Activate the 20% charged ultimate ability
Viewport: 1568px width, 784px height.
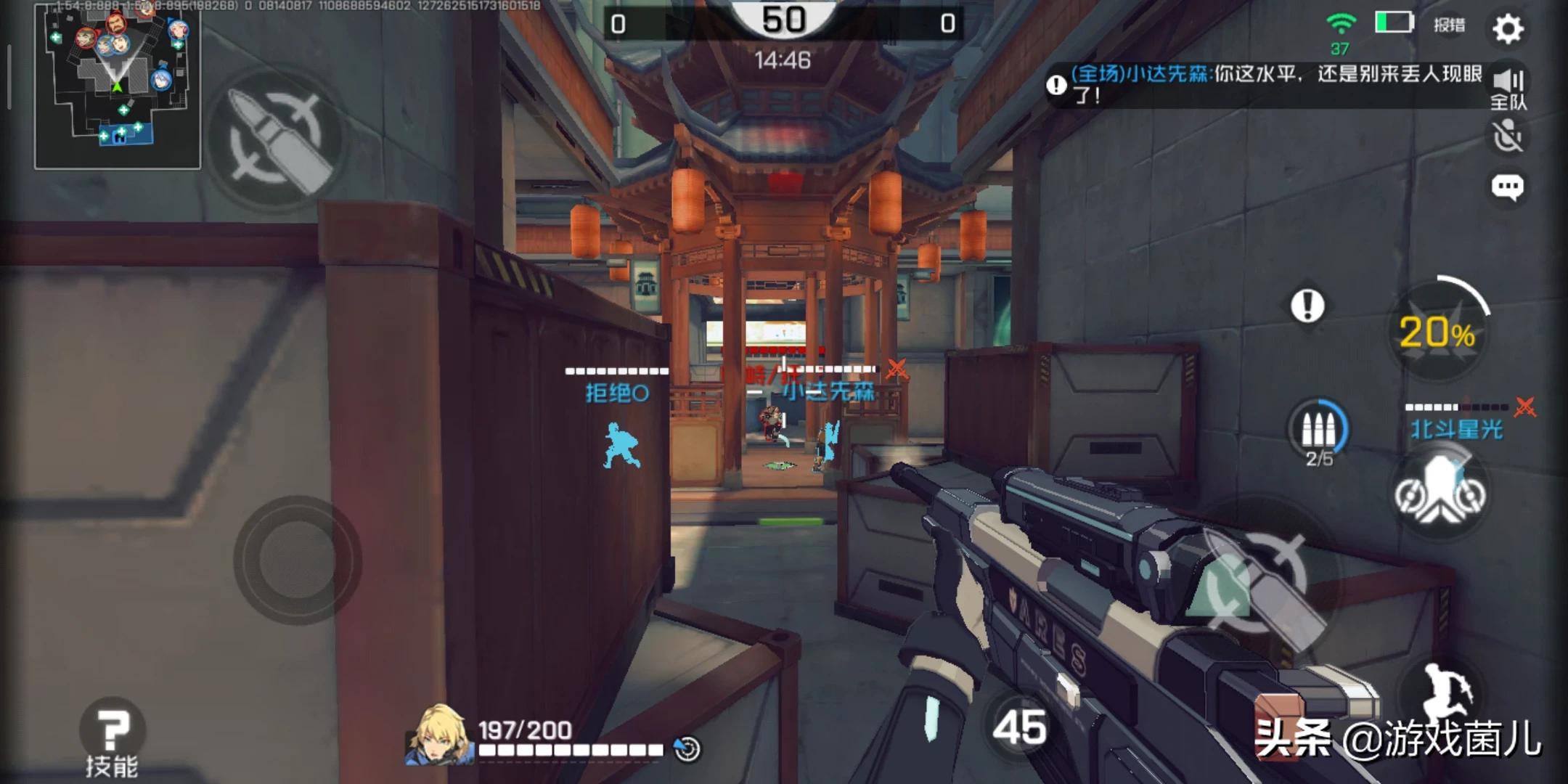tap(1437, 332)
